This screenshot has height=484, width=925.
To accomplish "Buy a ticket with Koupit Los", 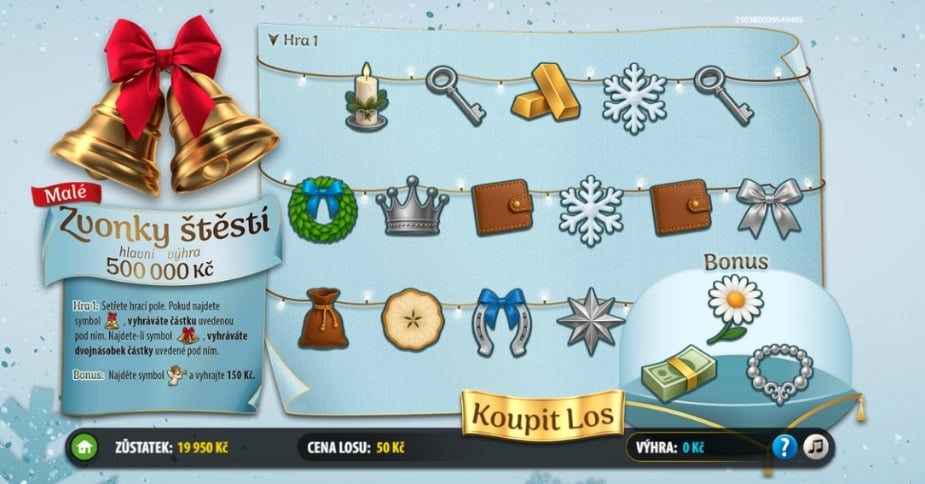I will click(x=542, y=415).
